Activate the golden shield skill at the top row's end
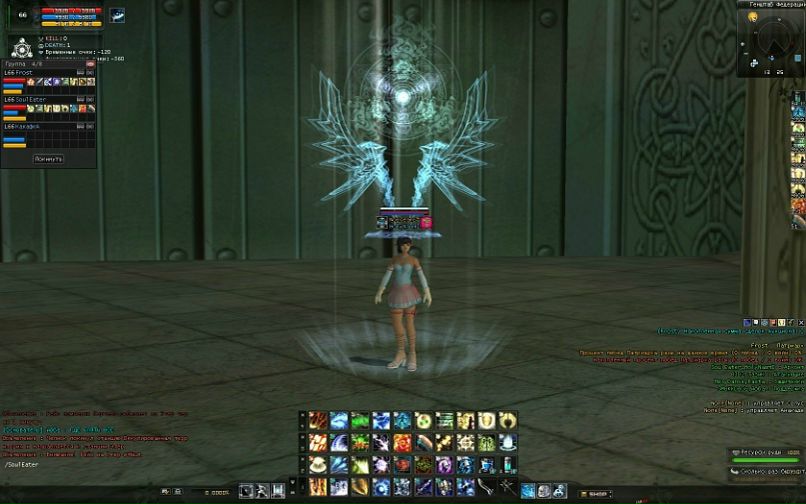This screenshot has width=806, height=504. (487, 421)
